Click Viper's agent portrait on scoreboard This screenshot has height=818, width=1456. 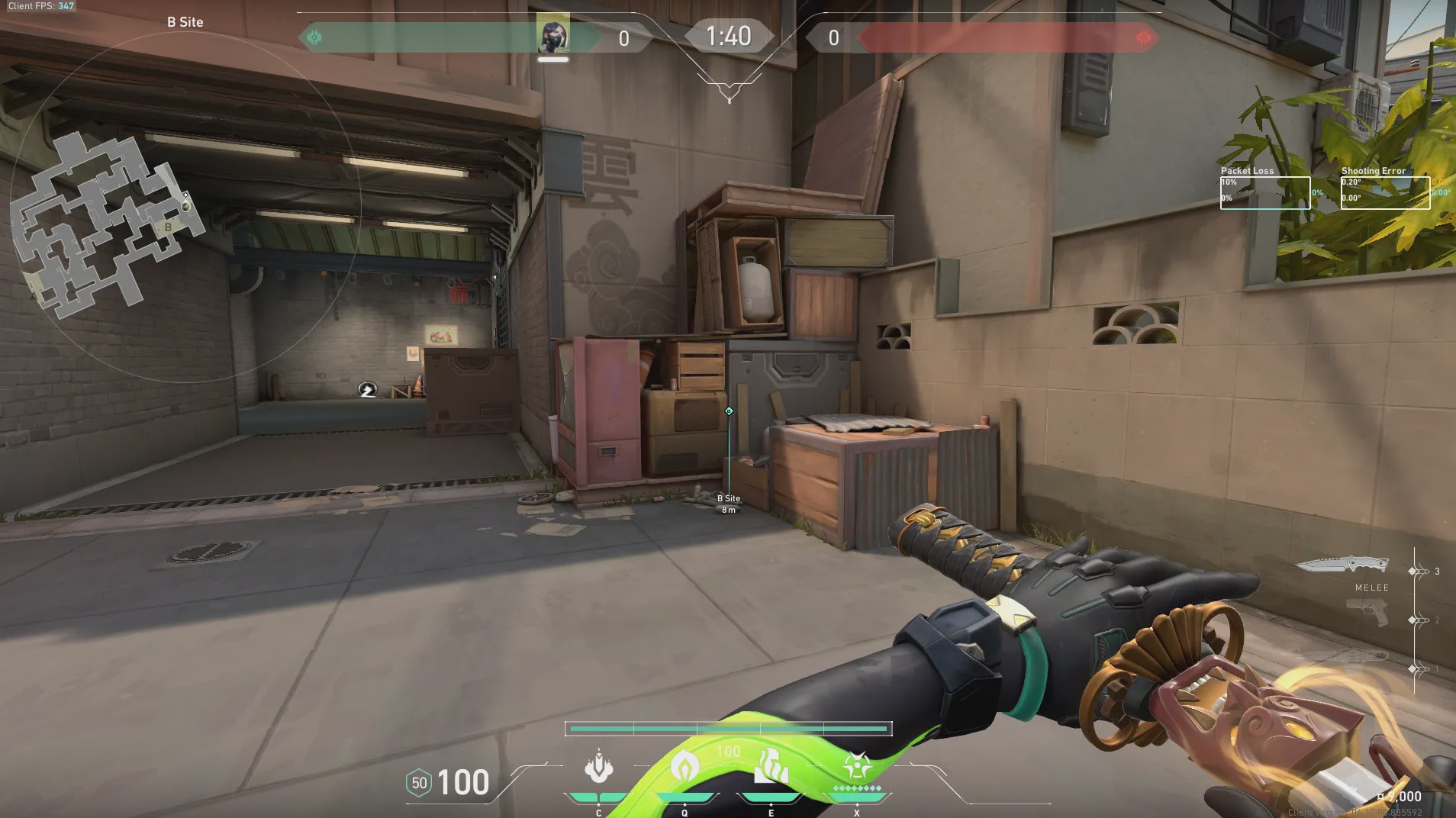click(x=552, y=35)
